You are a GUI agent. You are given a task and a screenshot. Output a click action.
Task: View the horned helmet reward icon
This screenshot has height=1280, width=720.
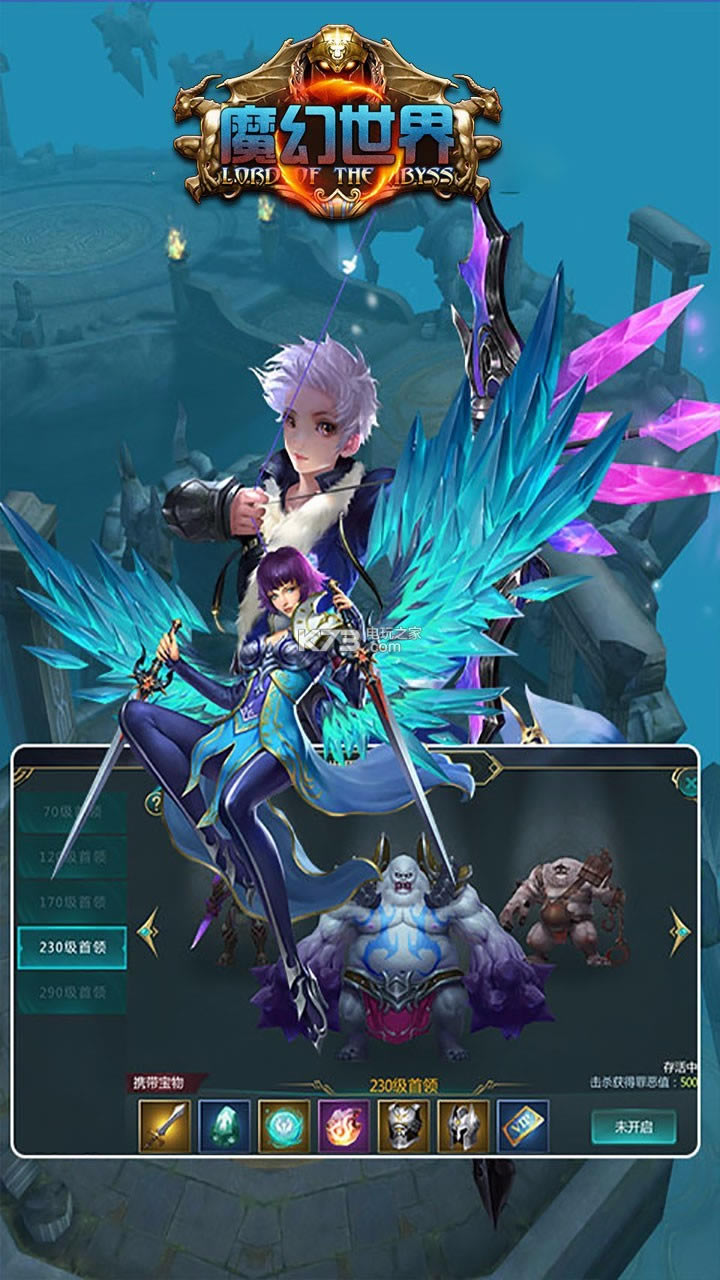tap(463, 1126)
